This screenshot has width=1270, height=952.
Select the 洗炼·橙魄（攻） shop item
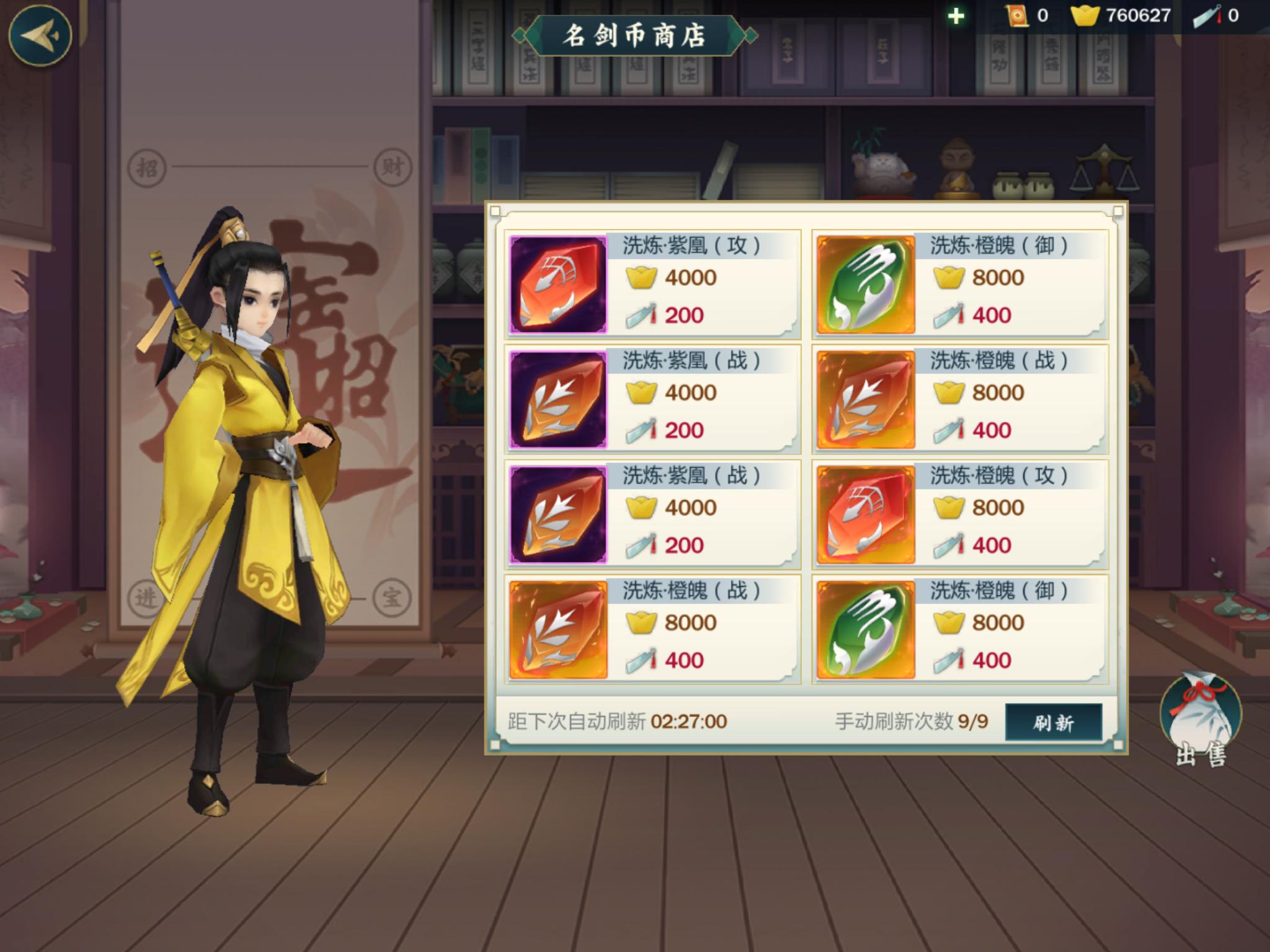tap(959, 514)
